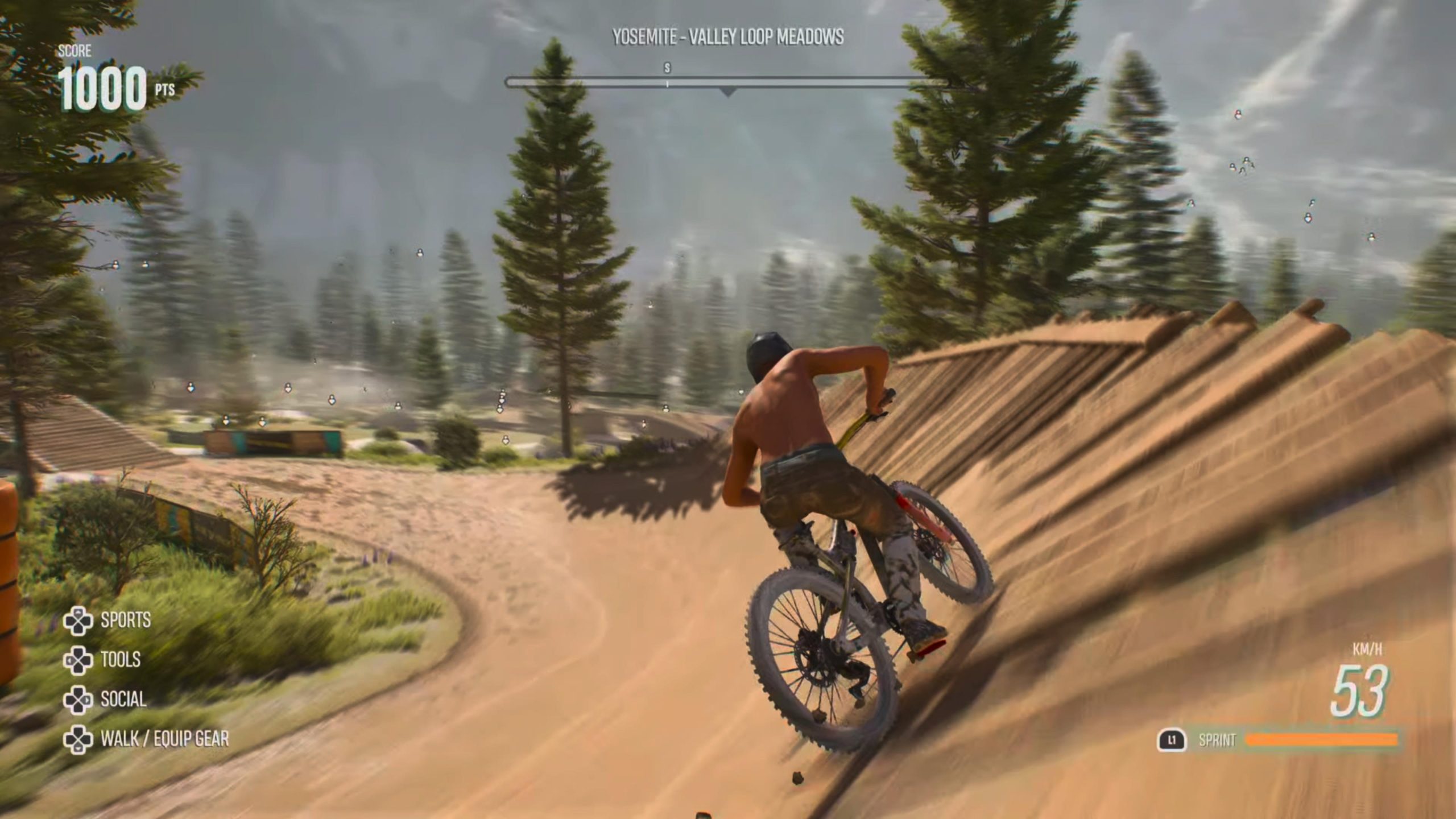This screenshot has width=1456, height=819.
Task: Choose the Social shortcut option
Action: click(x=106, y=700)
